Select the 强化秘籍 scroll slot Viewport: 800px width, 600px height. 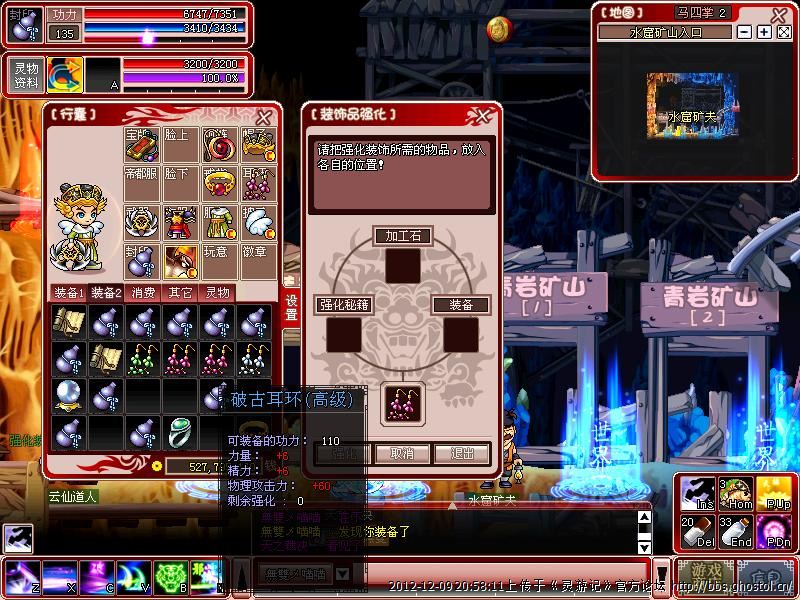click(344, 334)
